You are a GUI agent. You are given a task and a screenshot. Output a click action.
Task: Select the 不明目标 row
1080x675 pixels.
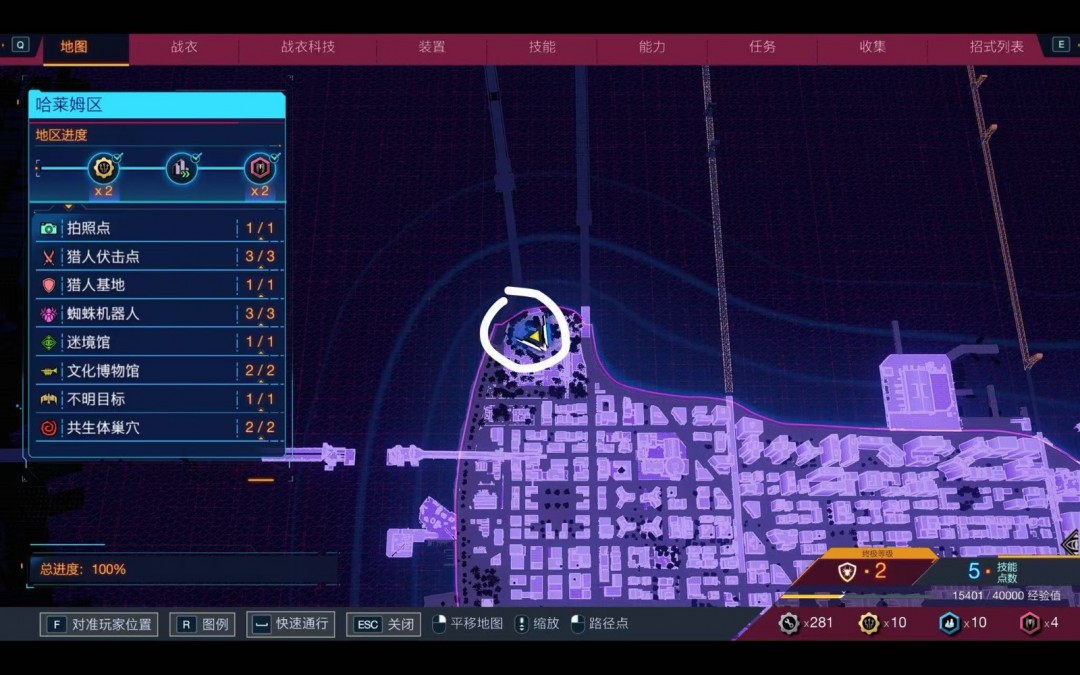(x=158, y=399)
